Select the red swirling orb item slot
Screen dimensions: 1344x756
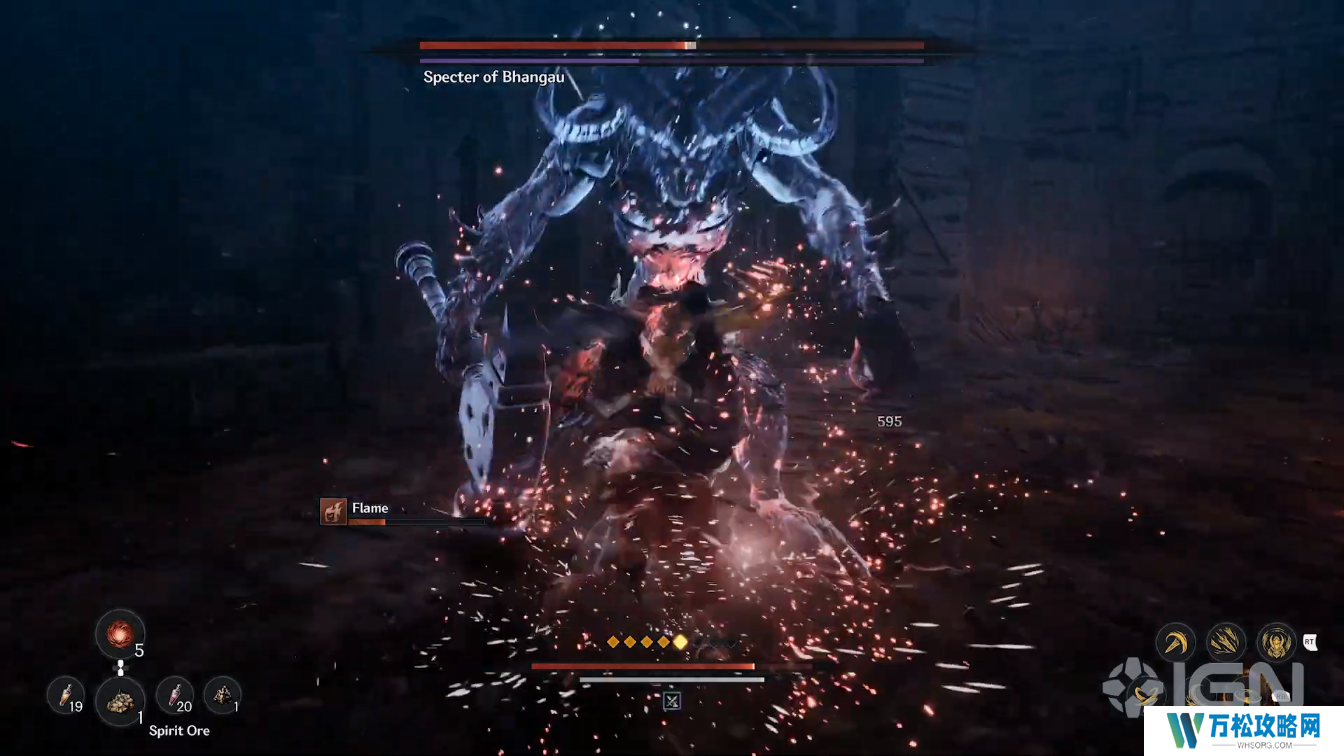click(119, 634)
